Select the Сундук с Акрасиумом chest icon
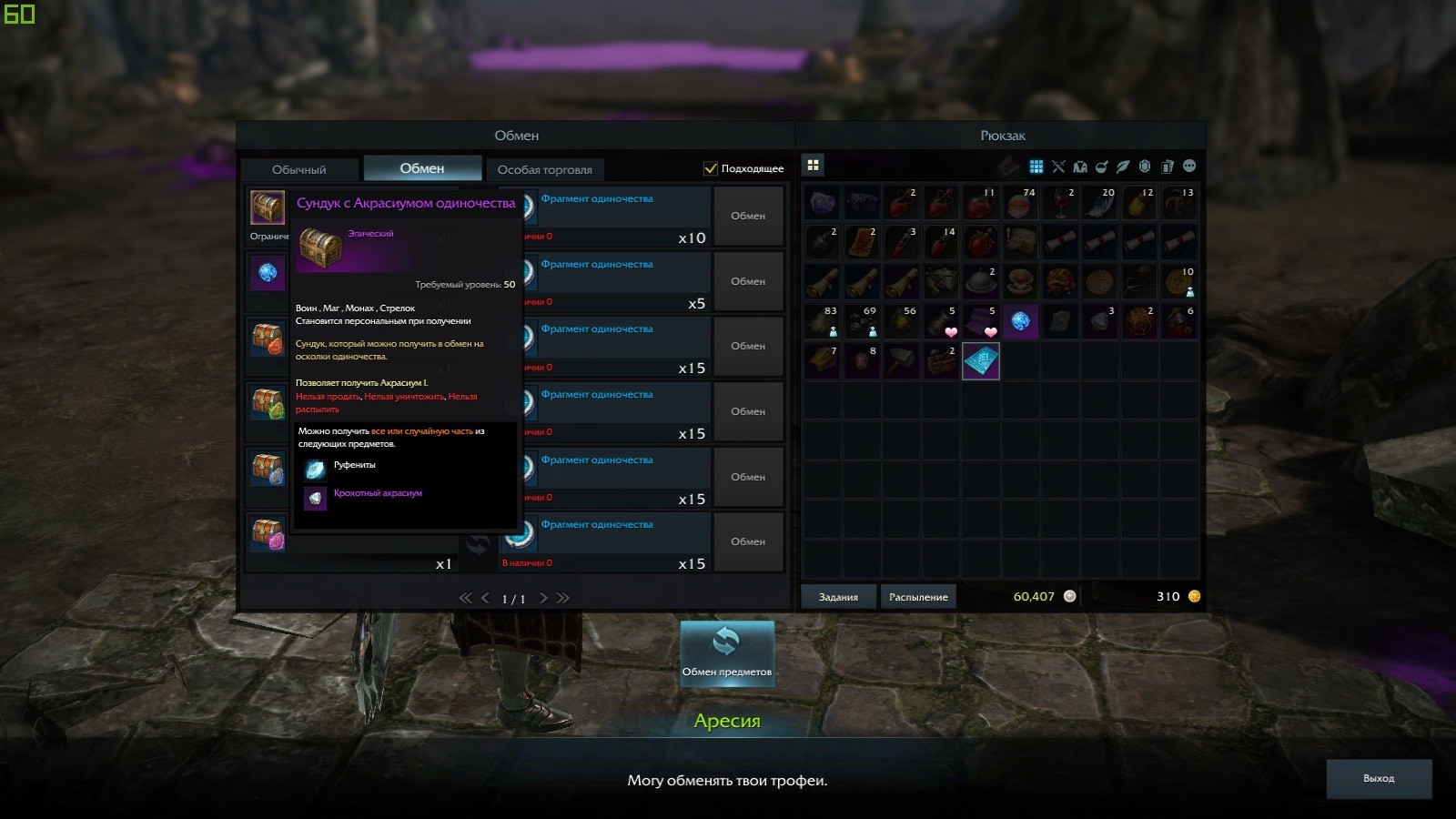Screen dimensions: 1456x819 268,207
